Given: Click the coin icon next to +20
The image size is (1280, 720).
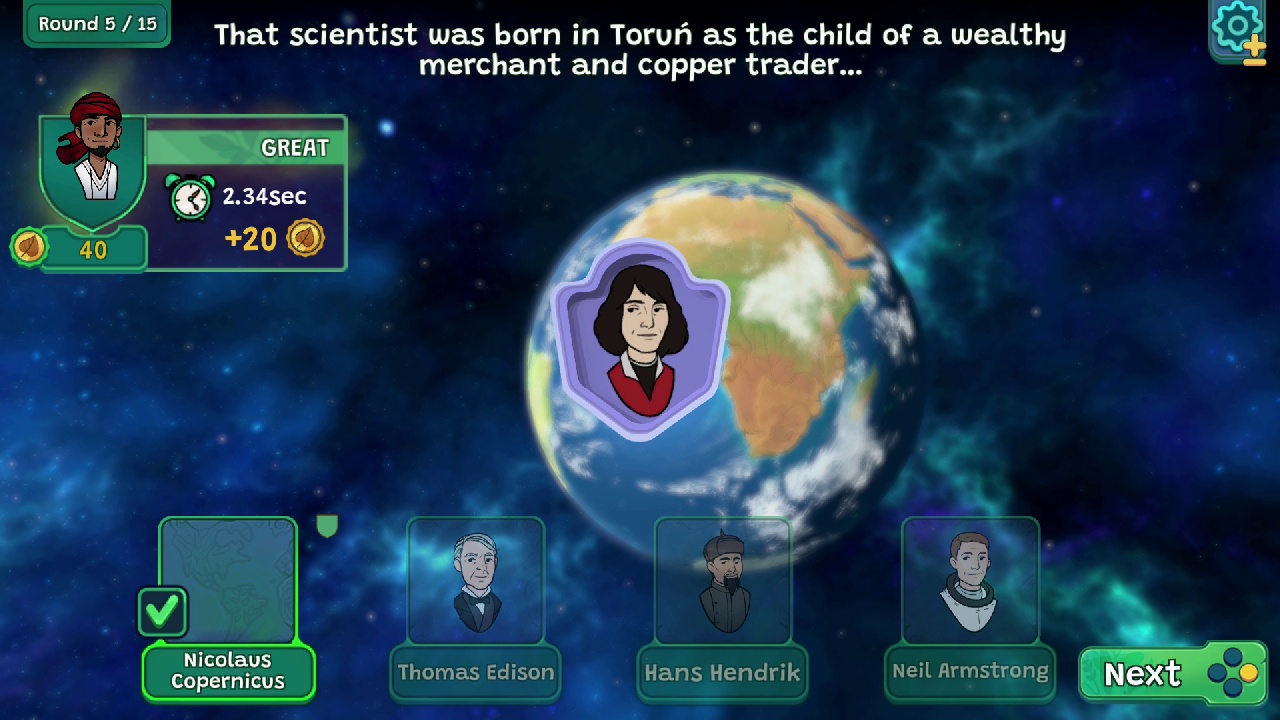Looking at the screenshot, I should (x=307, y=238).
